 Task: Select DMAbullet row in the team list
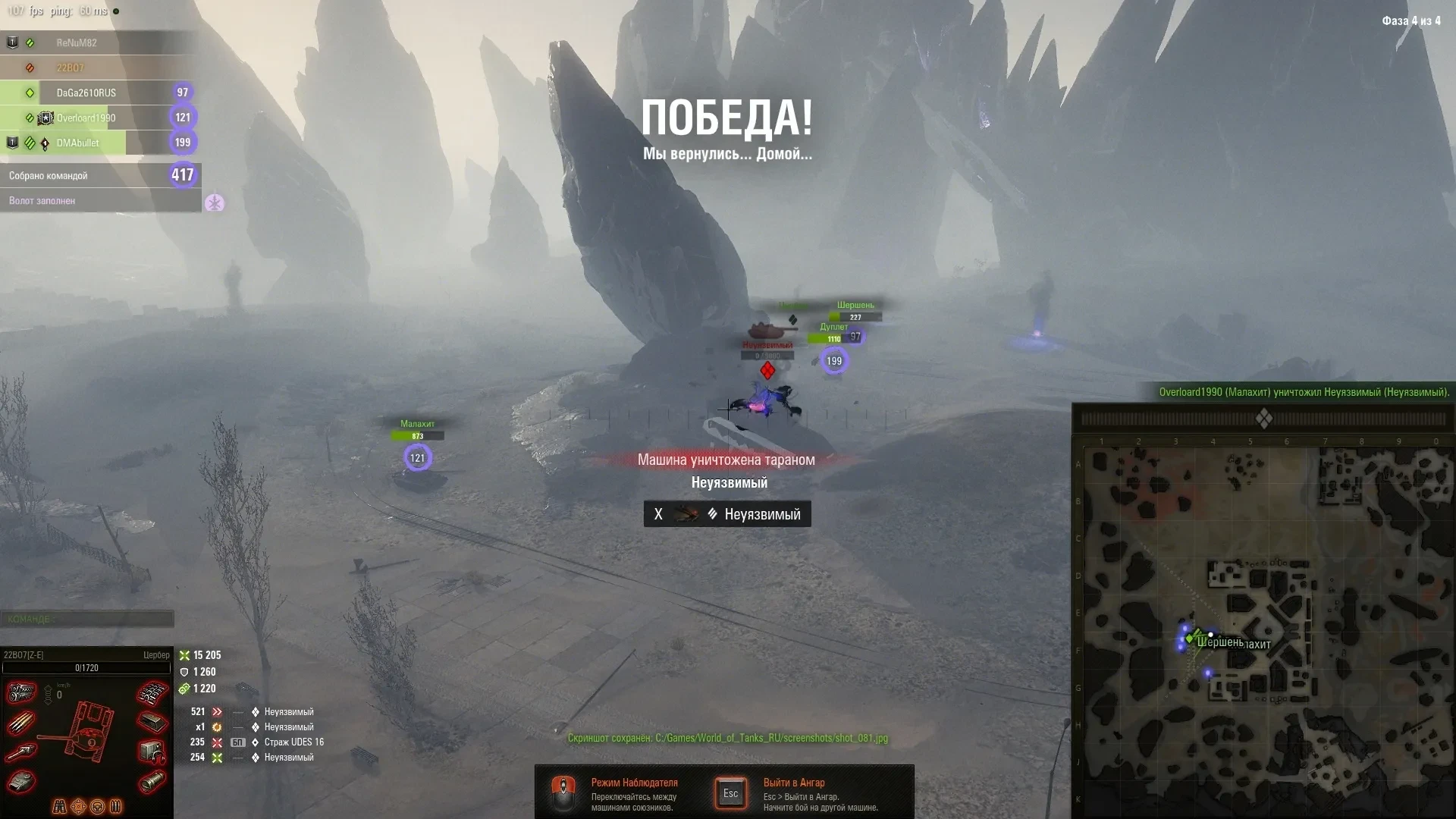pyautogui.click(x=77, y=143)
